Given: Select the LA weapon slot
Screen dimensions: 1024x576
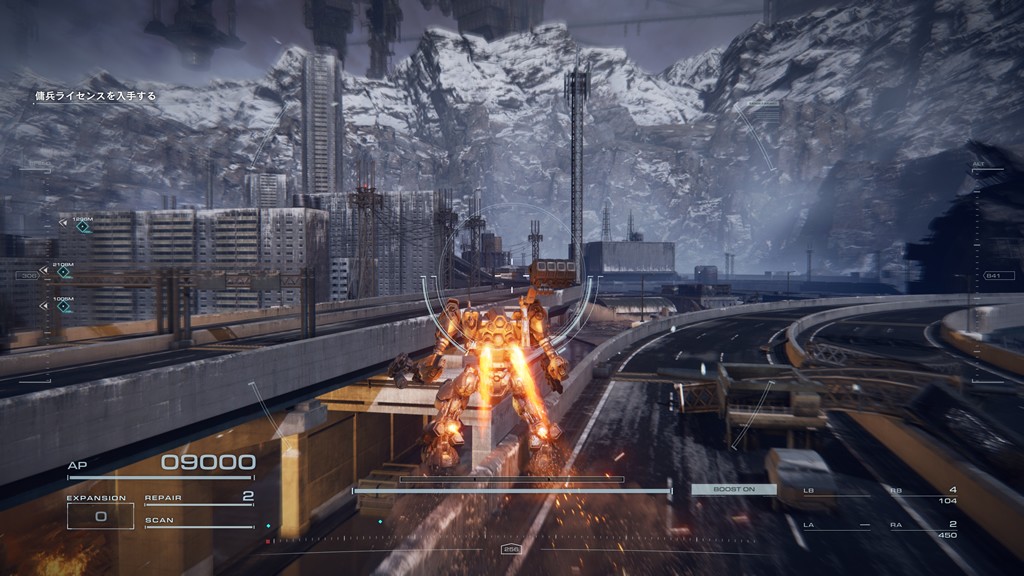Looking at the screenshot, I should coord(835,525).
